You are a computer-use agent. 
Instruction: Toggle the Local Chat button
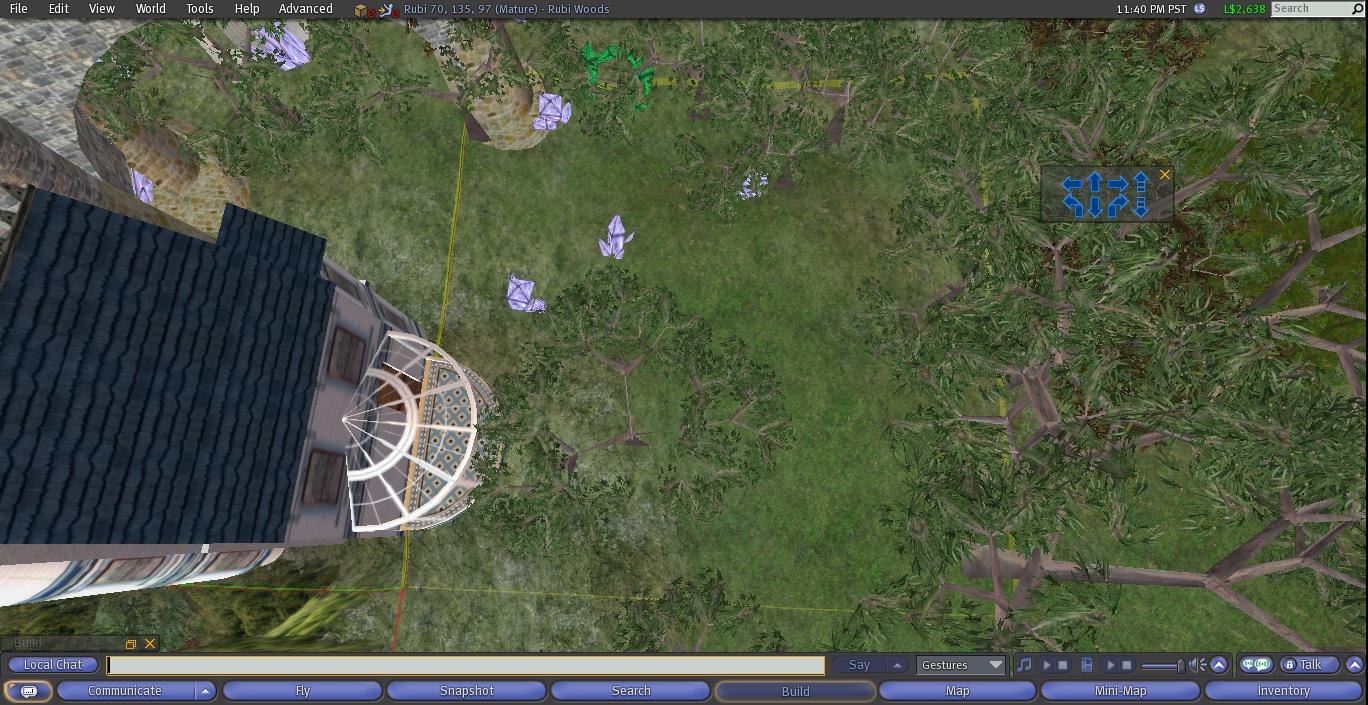tap(53, 665)
